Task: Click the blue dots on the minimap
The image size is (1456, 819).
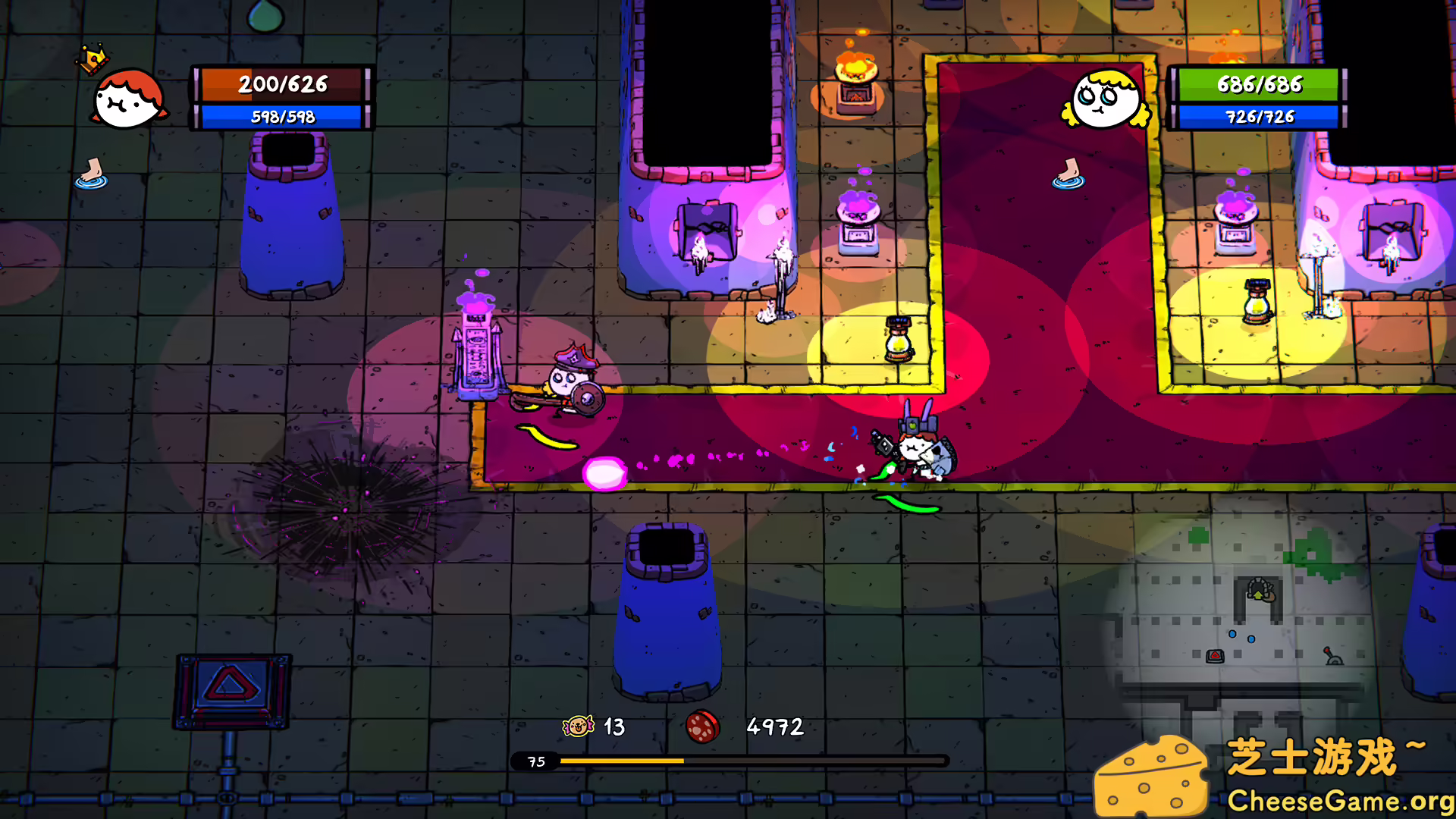Action: [1241, 637]
